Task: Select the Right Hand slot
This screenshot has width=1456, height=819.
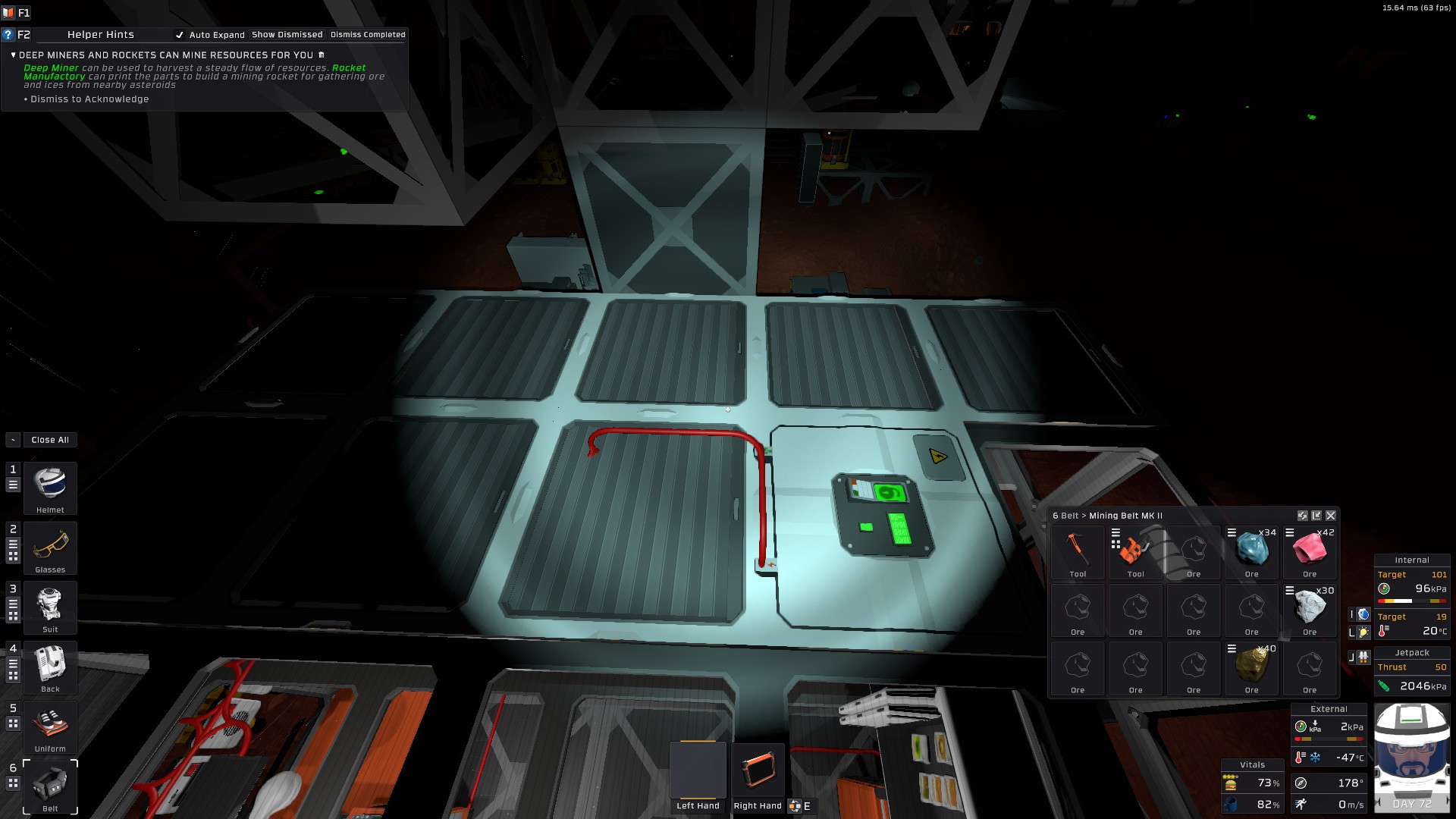Action: point(757,770)
